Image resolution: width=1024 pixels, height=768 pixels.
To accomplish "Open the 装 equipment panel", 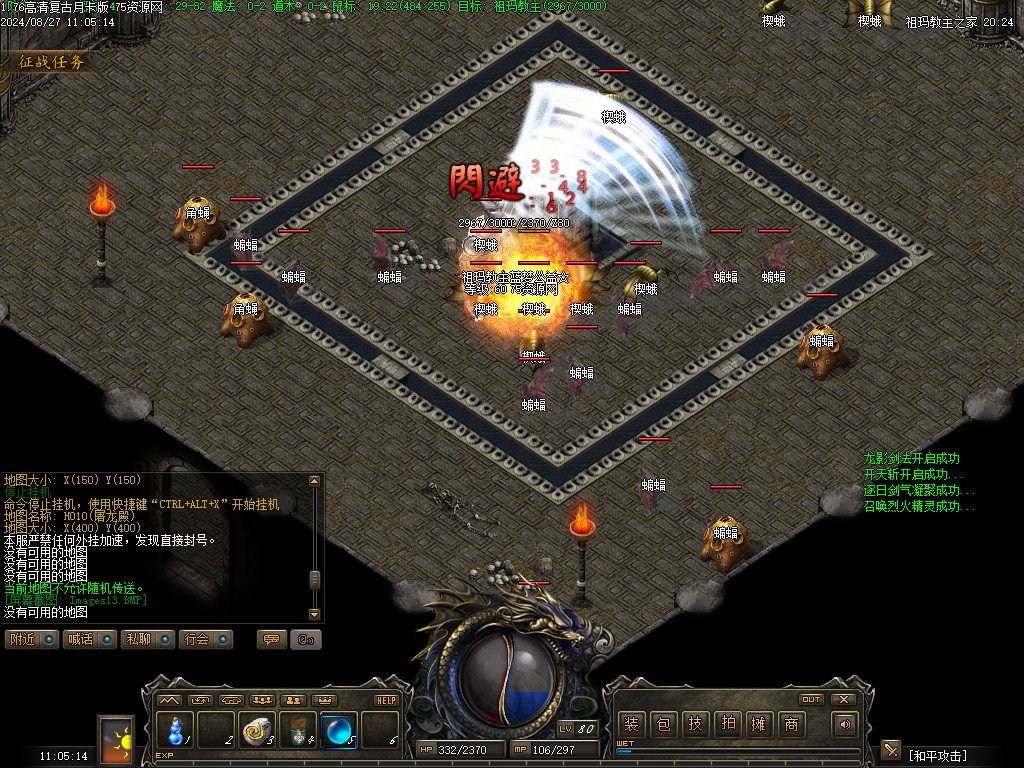I will click(631, 724).
